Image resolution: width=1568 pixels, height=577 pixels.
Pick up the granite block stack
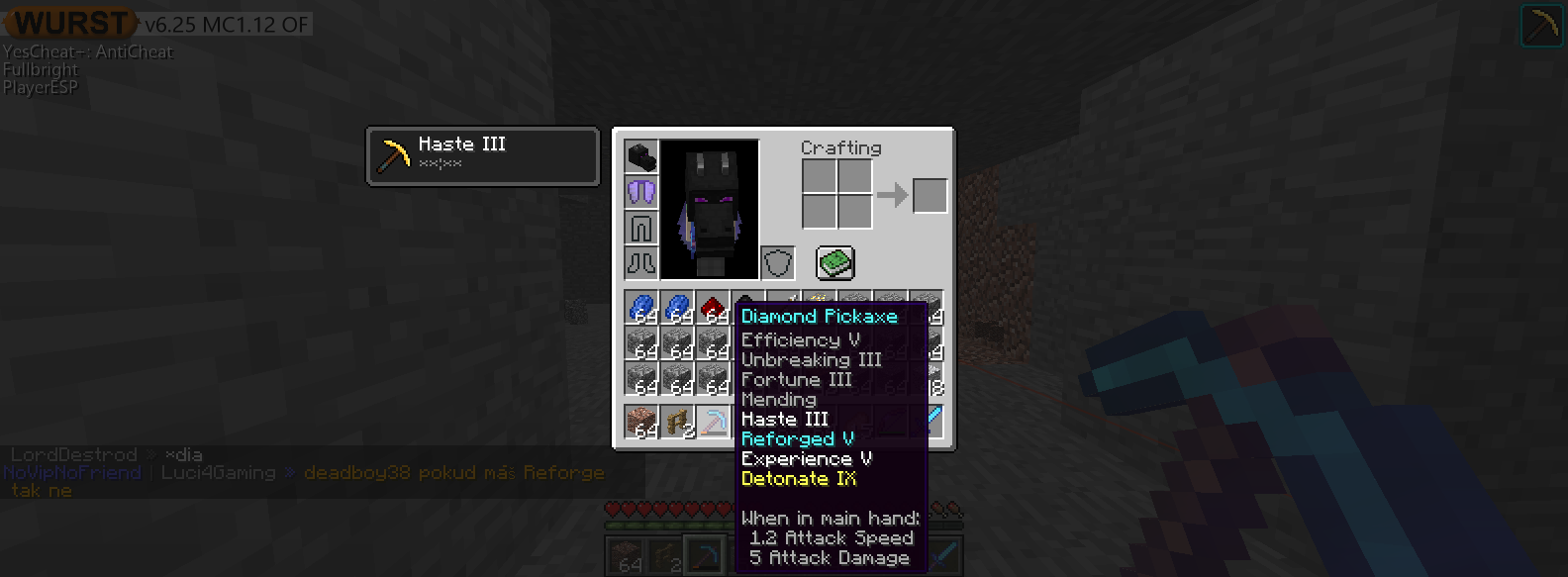[641, 423]
